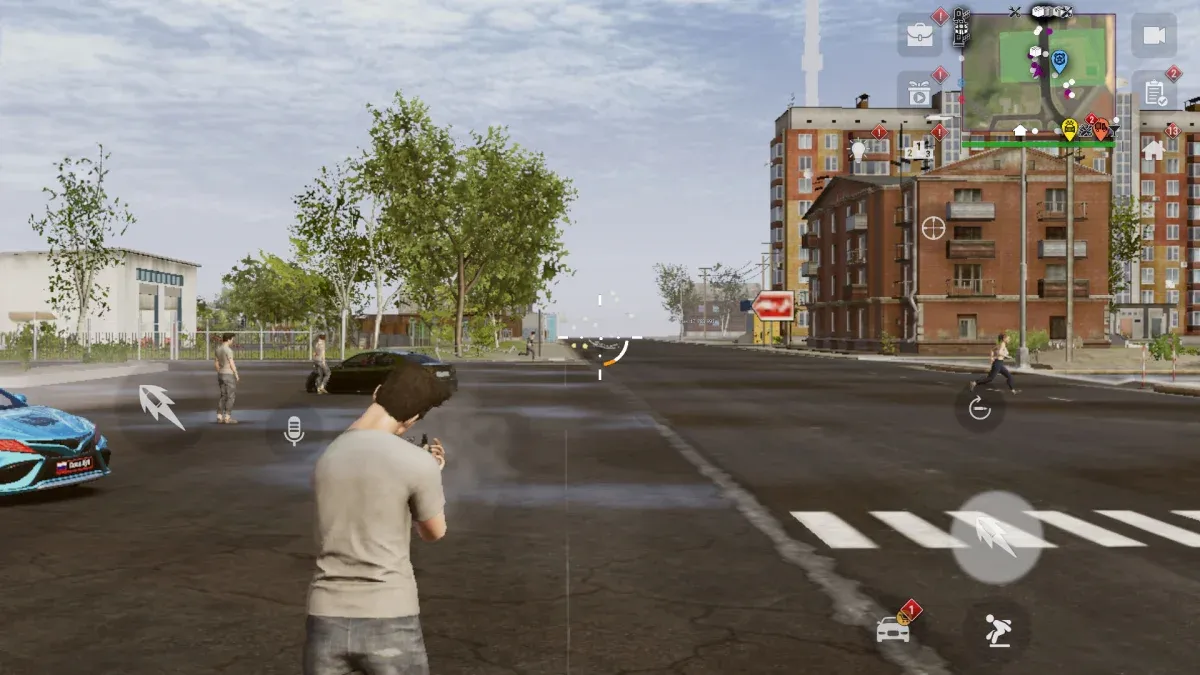Image resolution: width=1200 pixels, height=675 pixels.
Task: Open the podium leaderboard rankings icon
Action: [919, 151]
